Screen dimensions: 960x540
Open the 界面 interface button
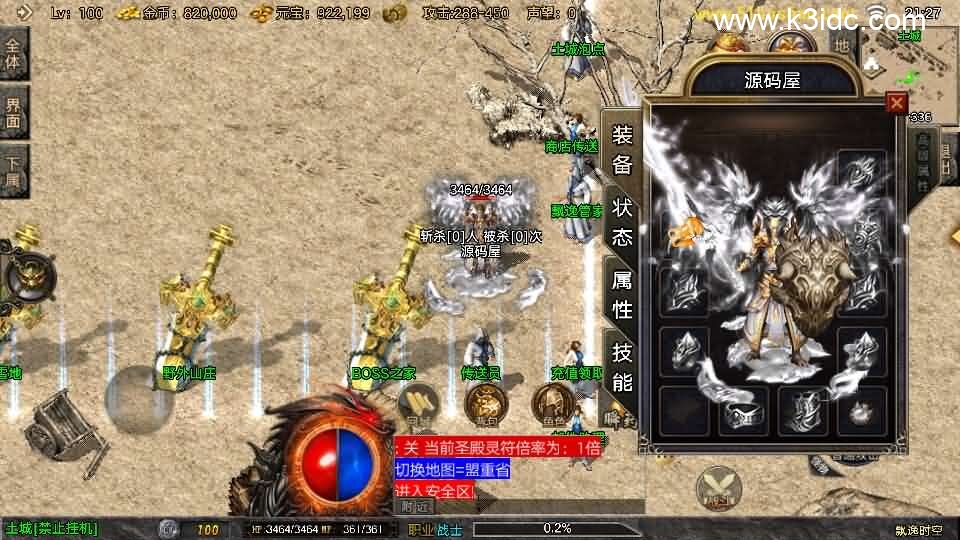13,112
